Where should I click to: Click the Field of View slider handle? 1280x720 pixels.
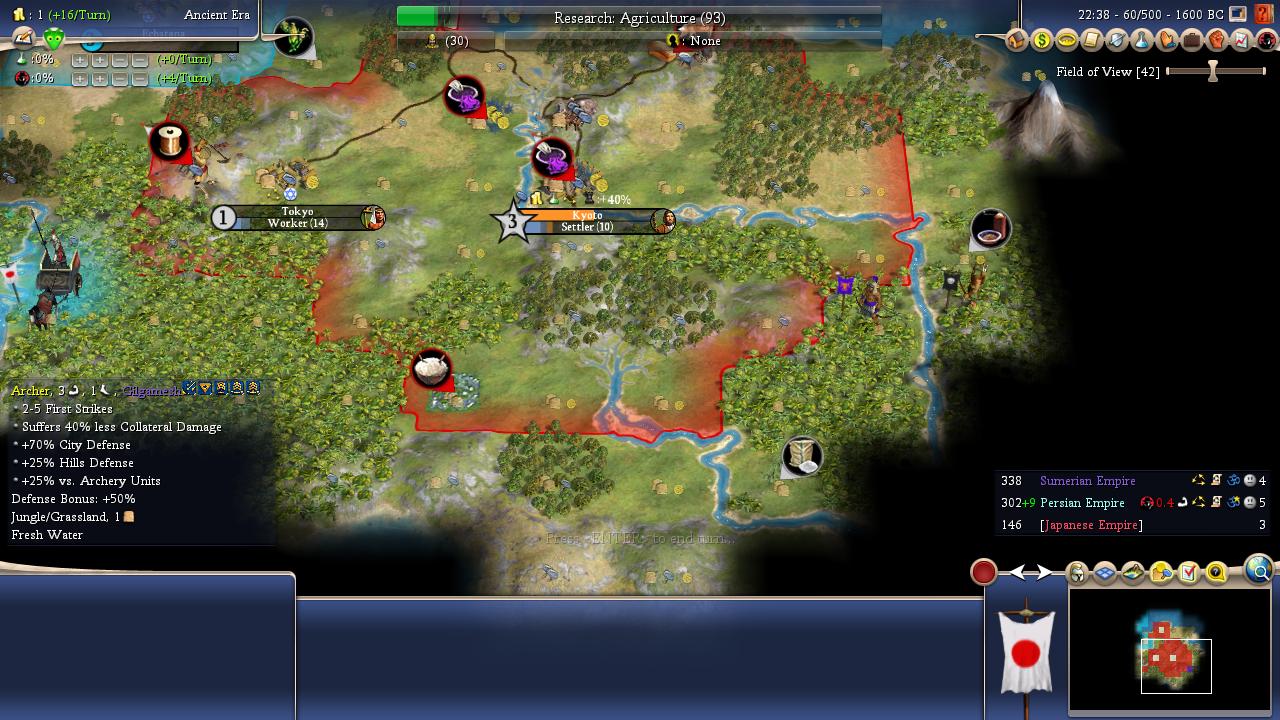point(1213,71)
